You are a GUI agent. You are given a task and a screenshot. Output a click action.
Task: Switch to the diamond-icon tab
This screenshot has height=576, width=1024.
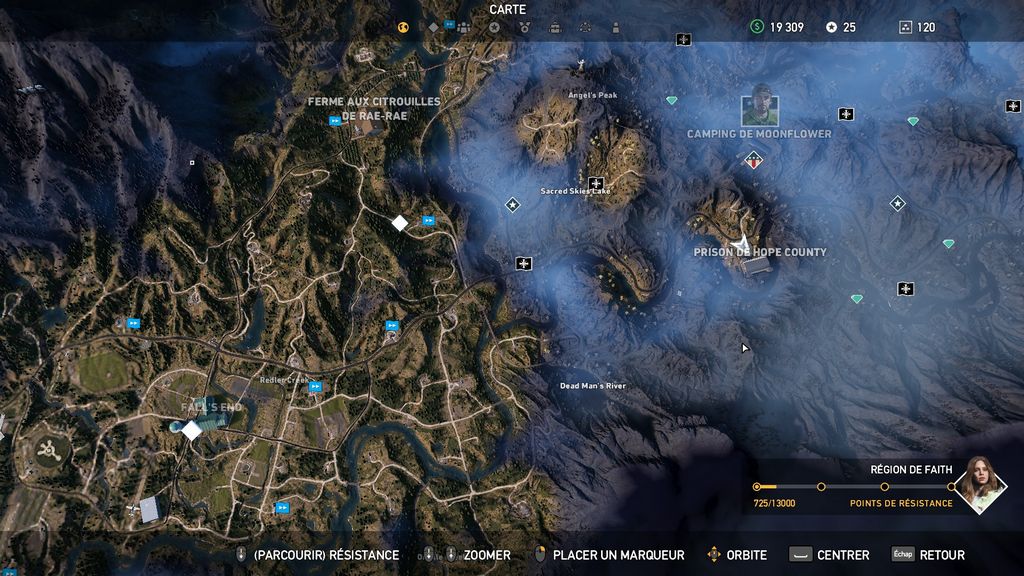[x=433, y=27]
